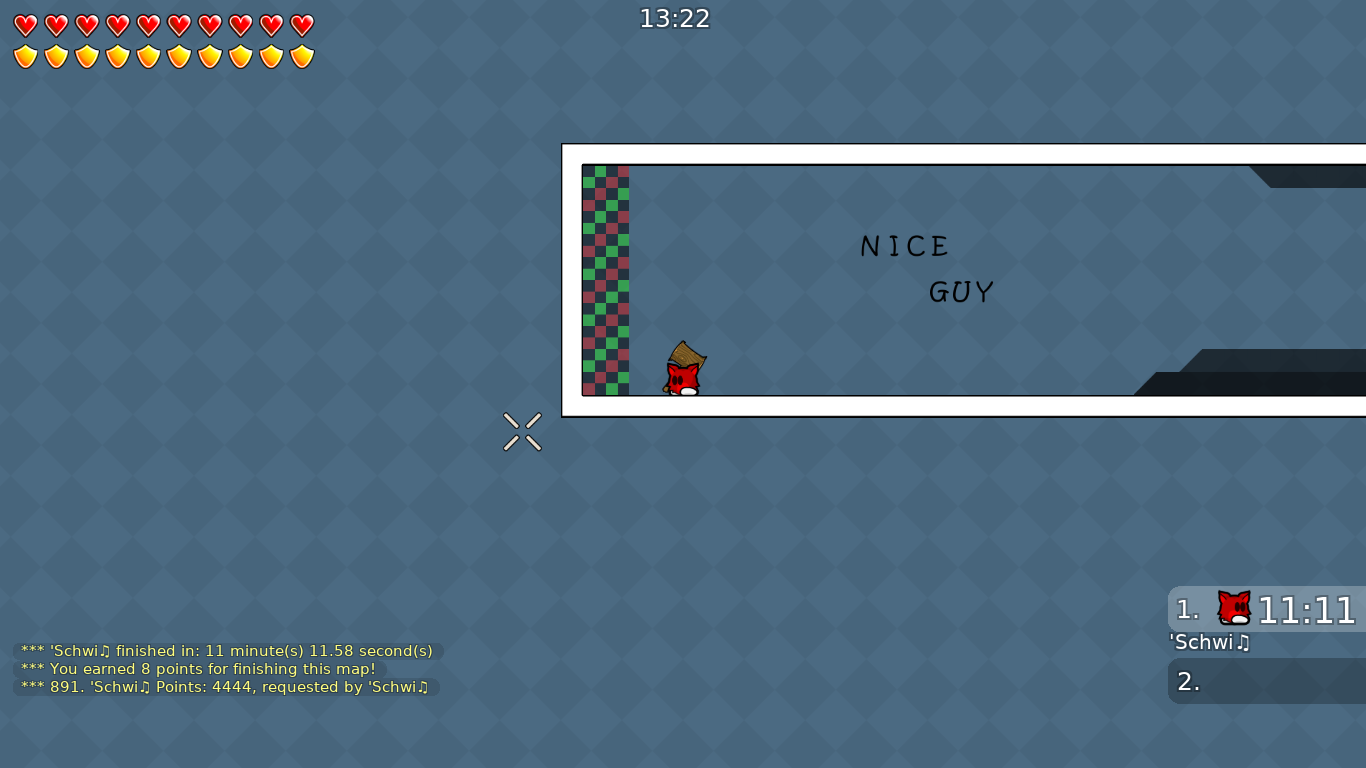This screenshot has height=768, width=1366.
Task: Click the crosshair marker below the level
Action: pyautogui.click(x=522, y=431)
